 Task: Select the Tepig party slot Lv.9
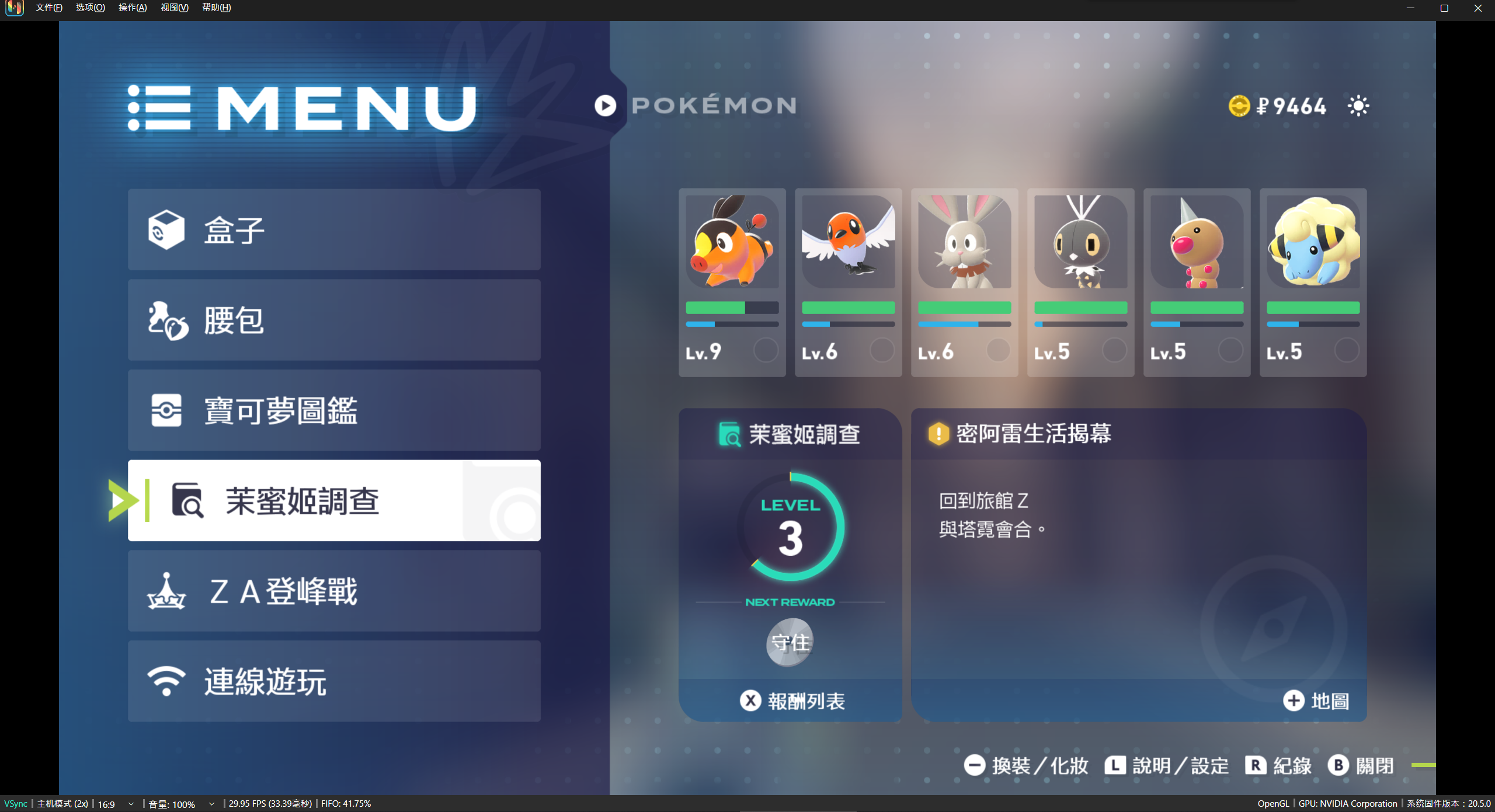[x=732, y=282]
